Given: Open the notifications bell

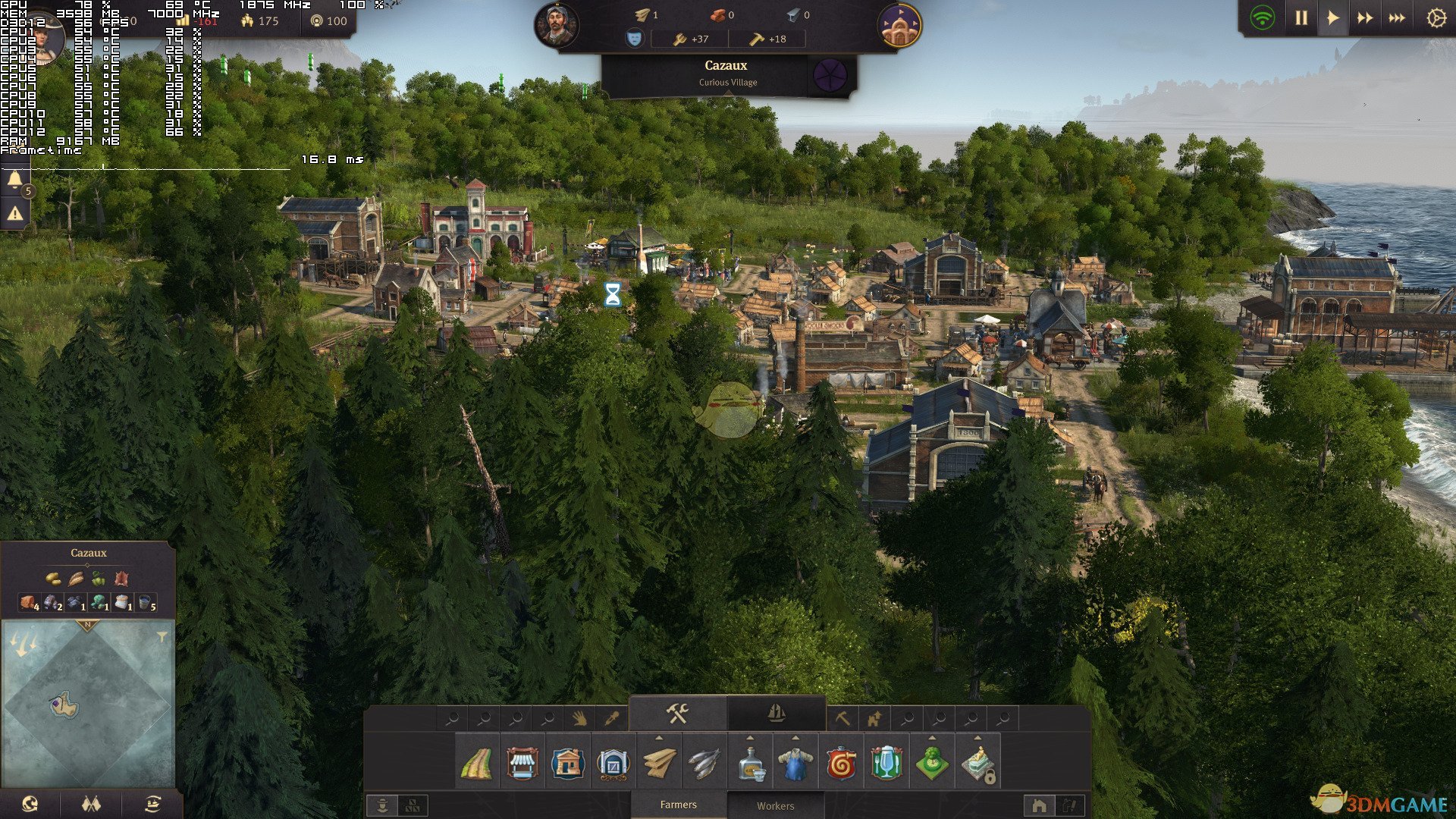Looking at the screenshot, I should 14,180.
